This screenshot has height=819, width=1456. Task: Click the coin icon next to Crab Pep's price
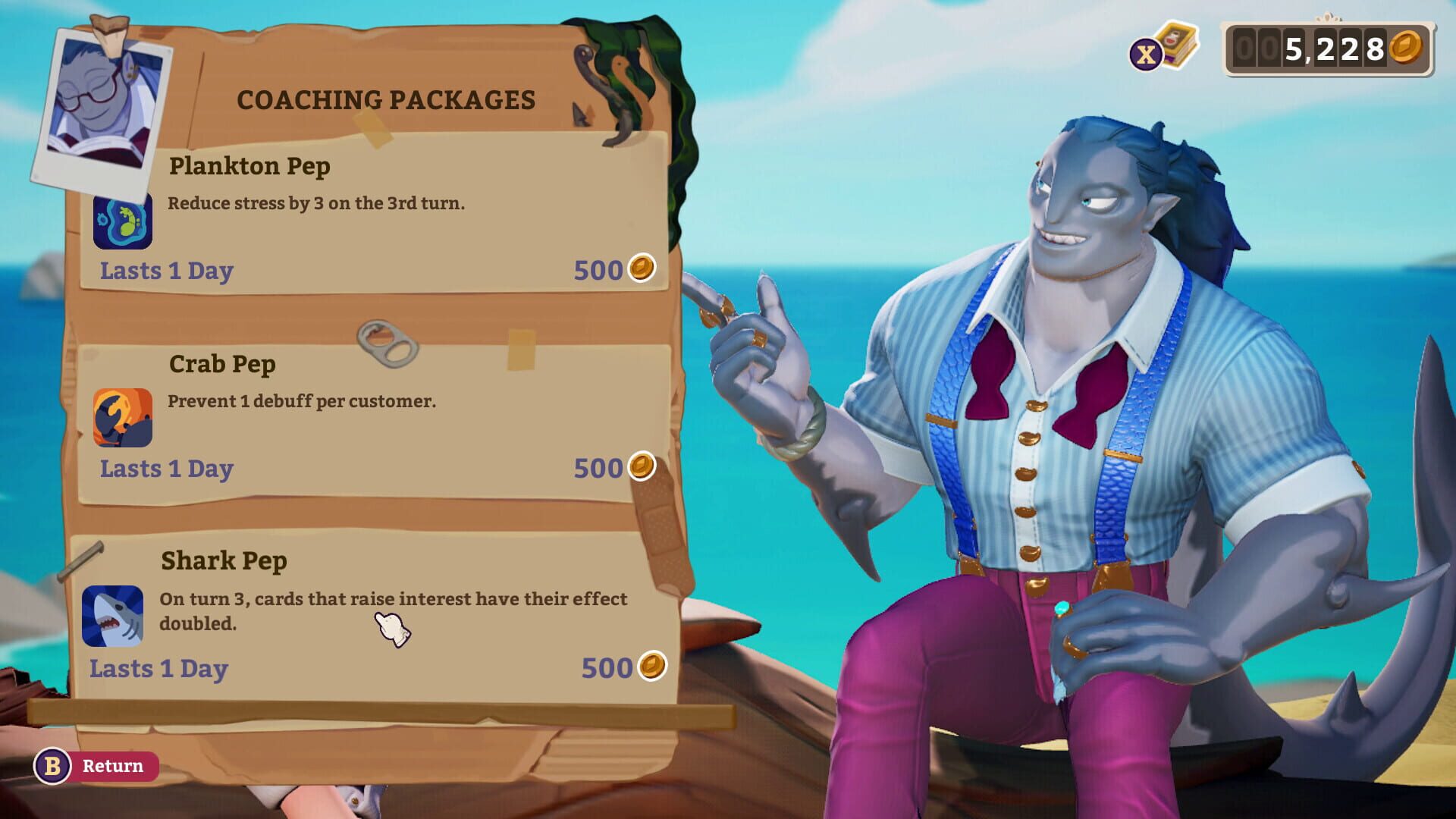coord(641,467)
